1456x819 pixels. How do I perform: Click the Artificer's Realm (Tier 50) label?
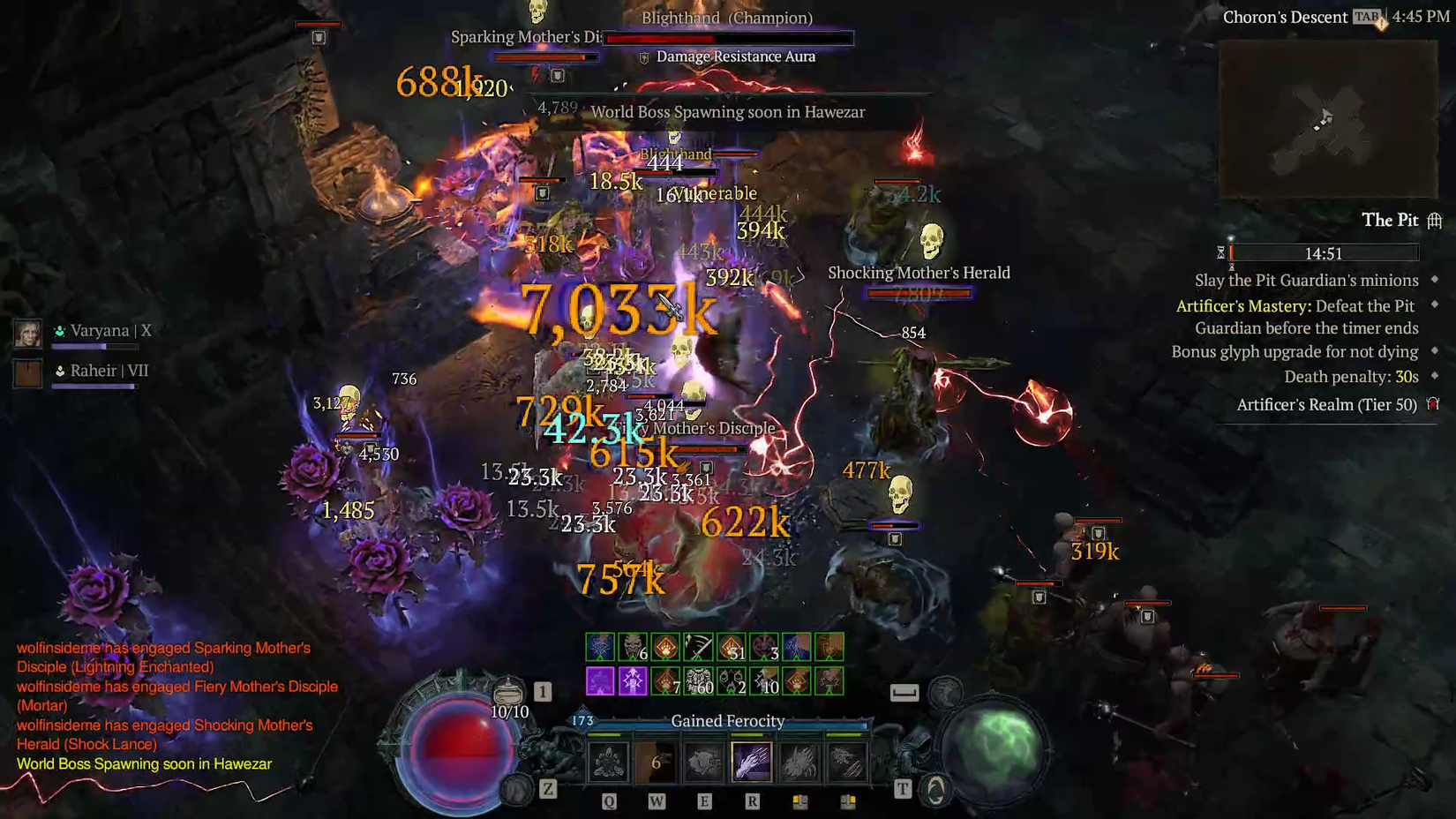(1326, 404)
